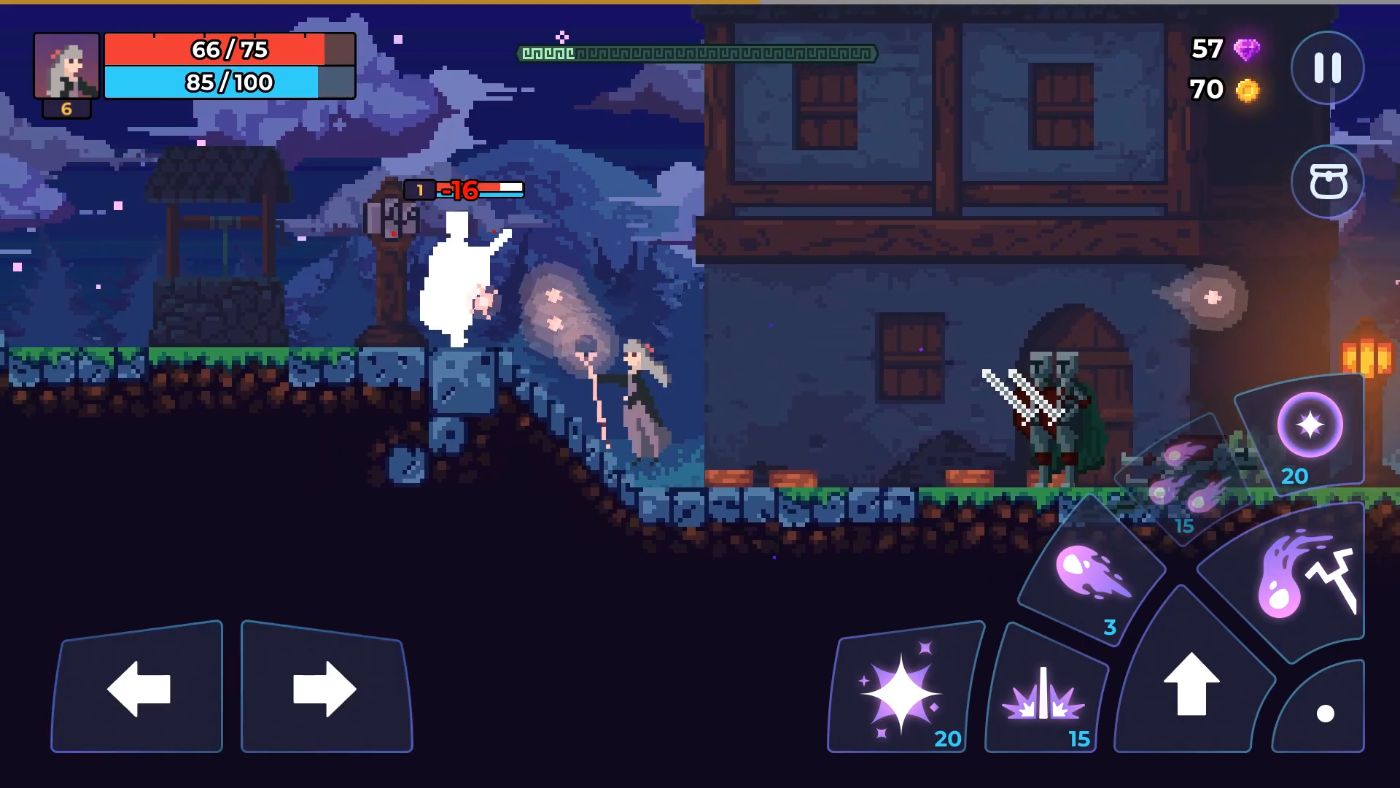This screenshot has width=1400, height=788.
Task: Tap the small dot action button
Action: coord(1325,714)
